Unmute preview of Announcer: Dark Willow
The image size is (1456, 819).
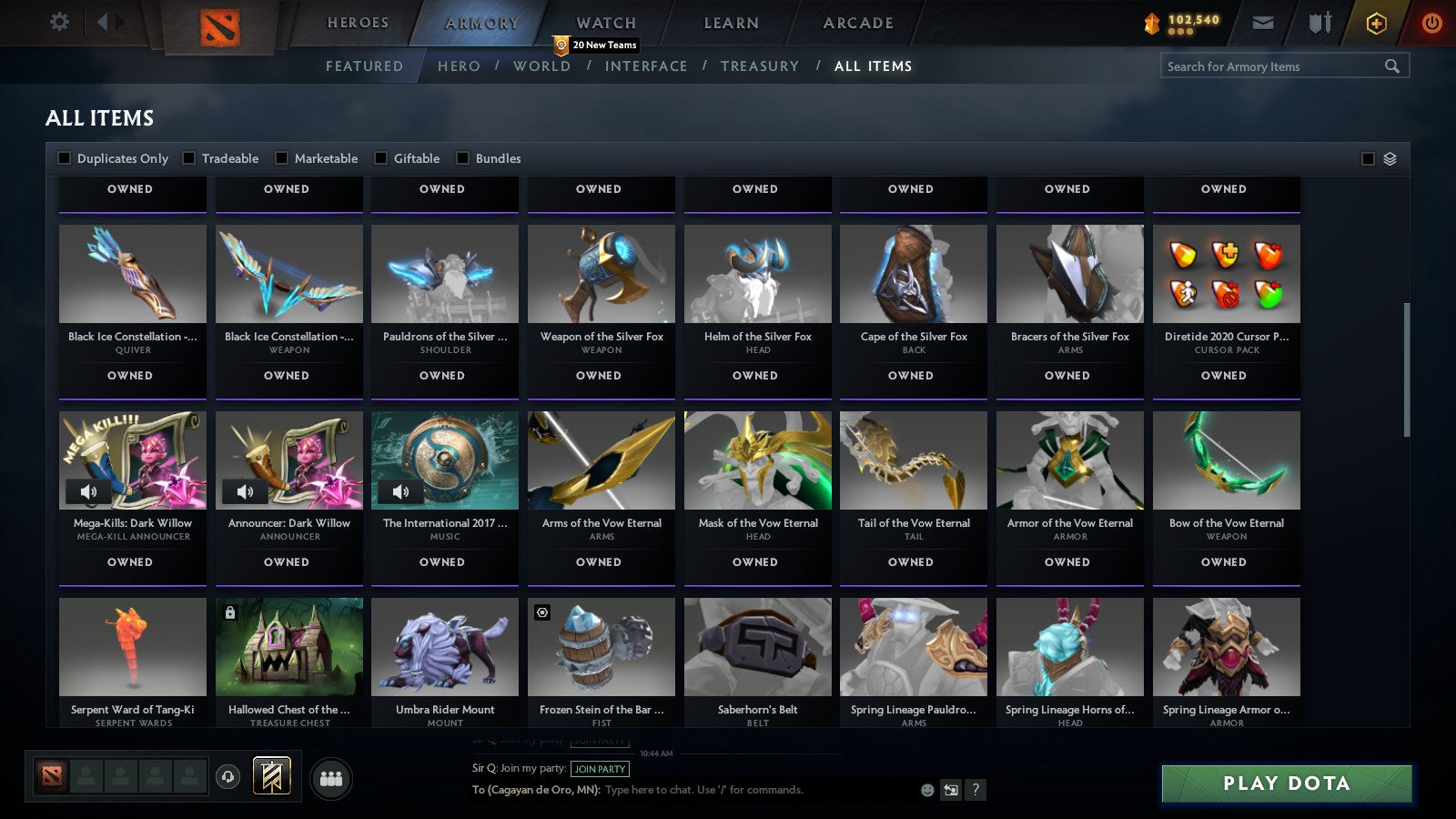pyautogui.click(x=244, y=491)
